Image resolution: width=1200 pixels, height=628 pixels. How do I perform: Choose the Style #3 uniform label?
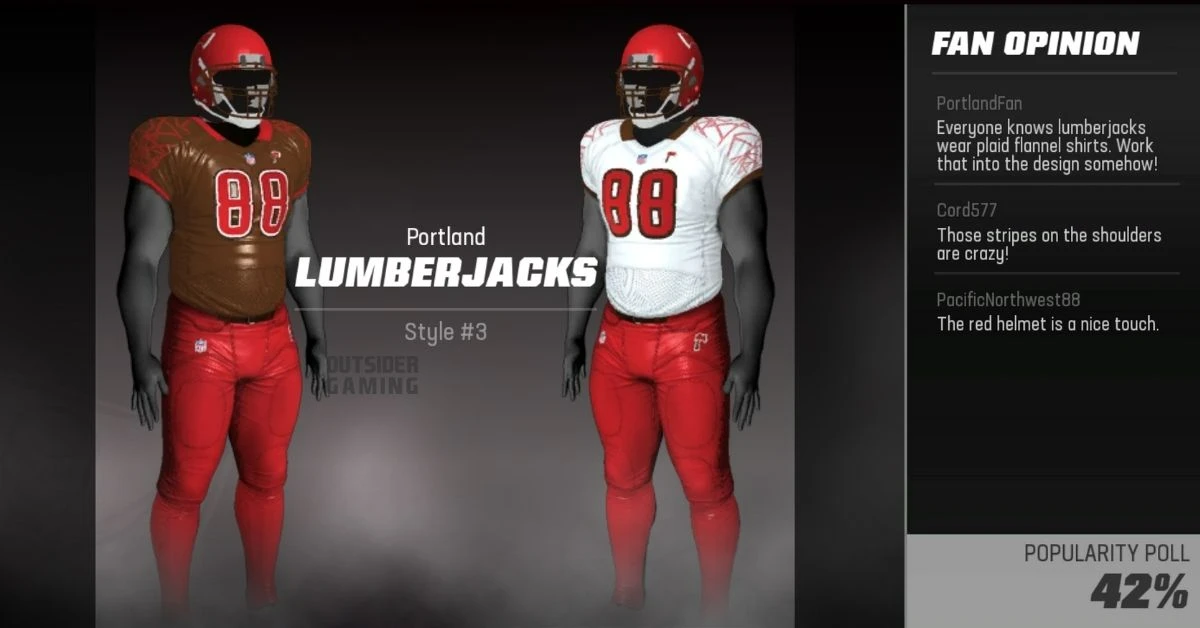click(x=445, y=332)
